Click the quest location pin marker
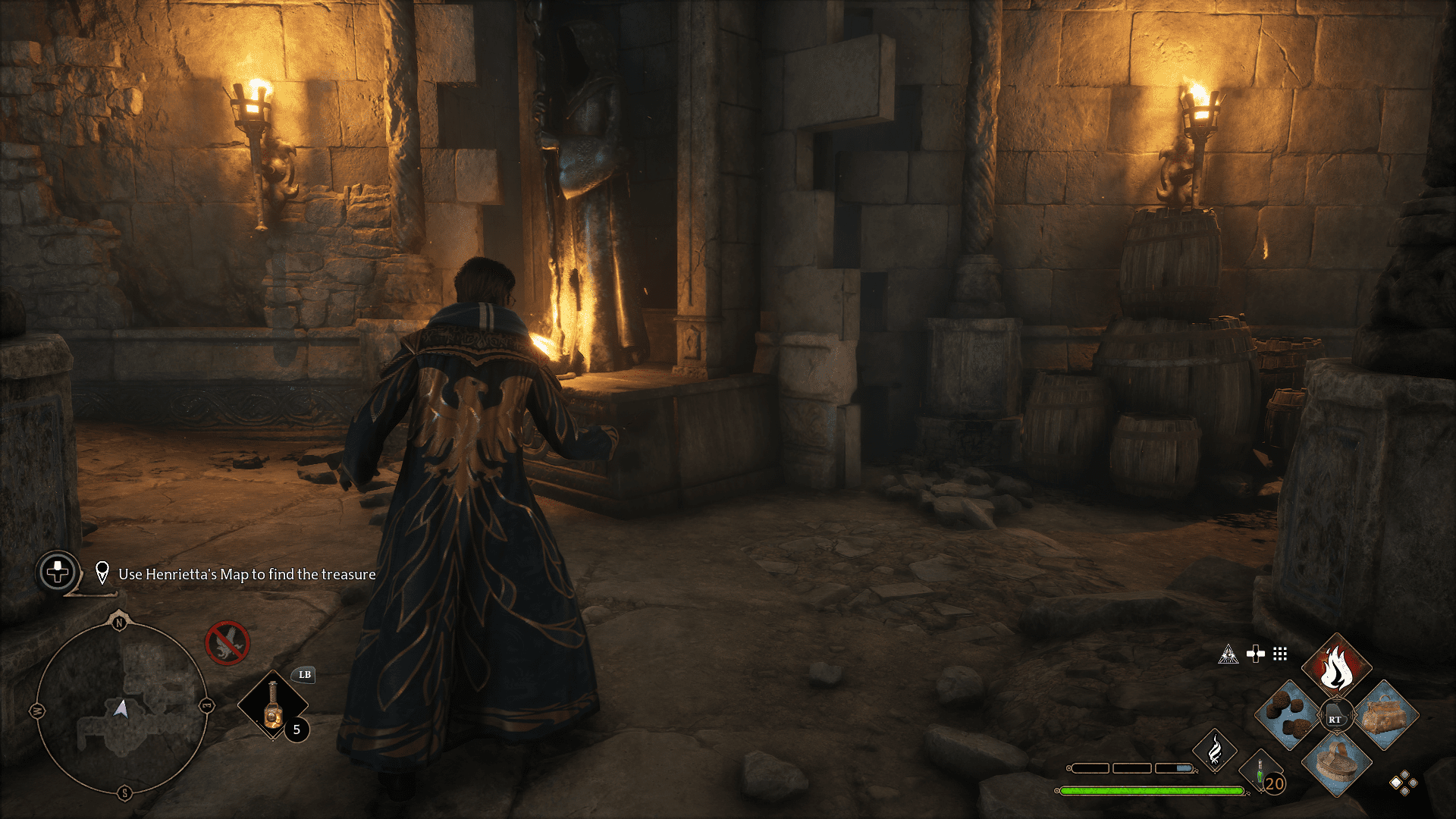1456x819 pixels. (x=102, y=573)
